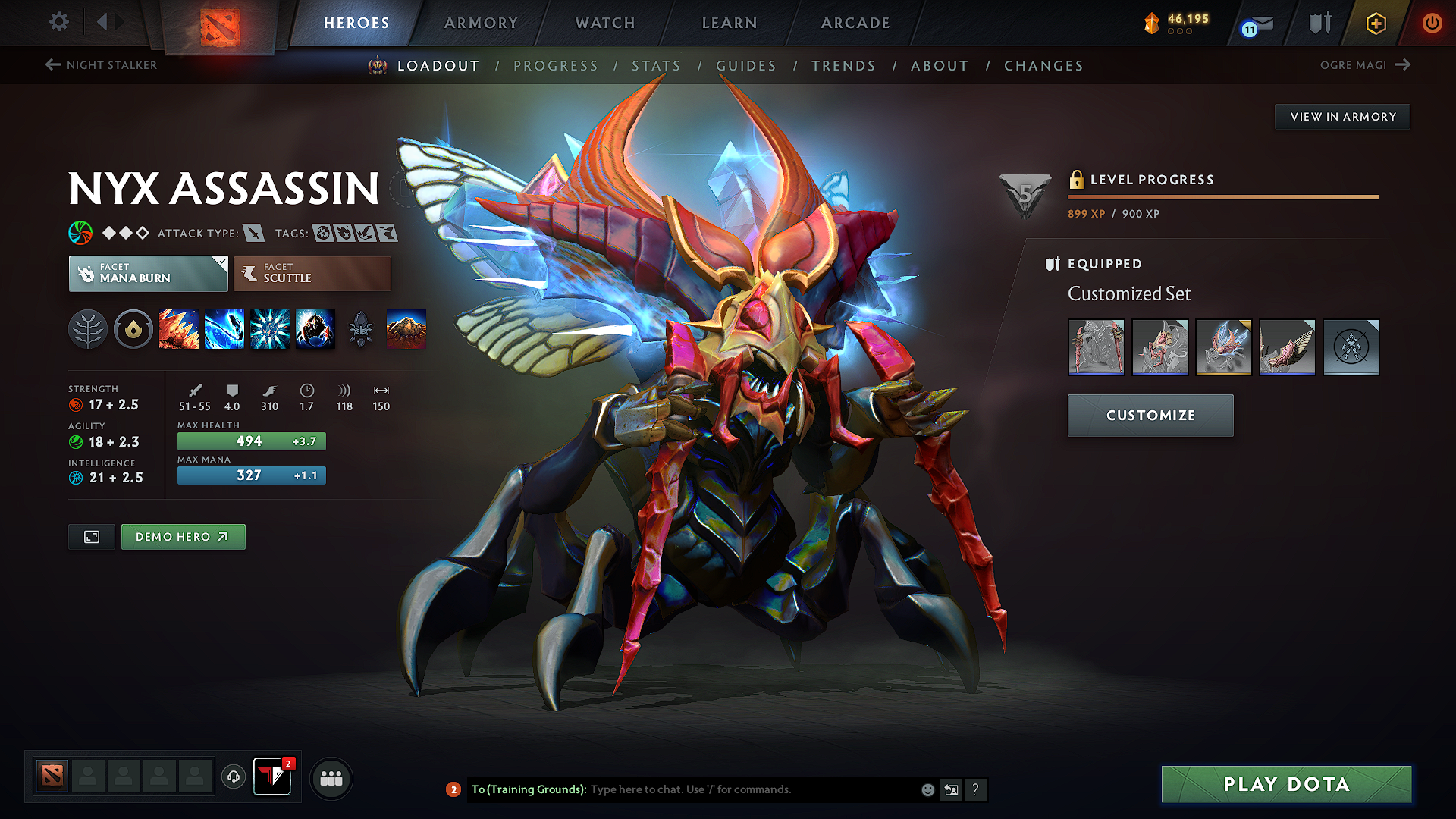Click the innate ability droplet icon

[x=133, y=329]
